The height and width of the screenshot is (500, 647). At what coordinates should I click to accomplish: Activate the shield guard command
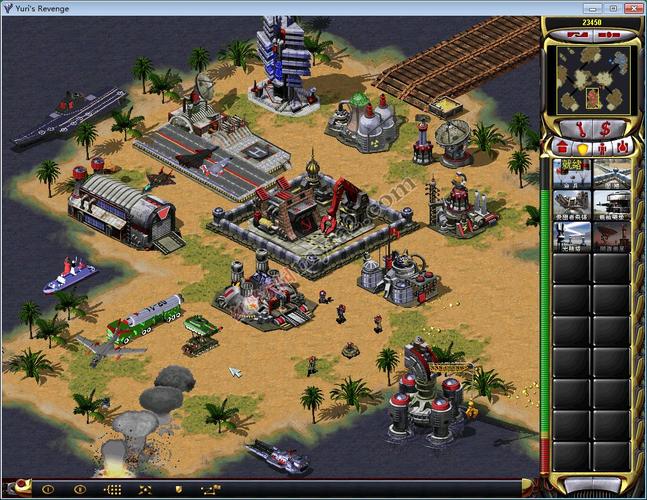coord(178,490)
